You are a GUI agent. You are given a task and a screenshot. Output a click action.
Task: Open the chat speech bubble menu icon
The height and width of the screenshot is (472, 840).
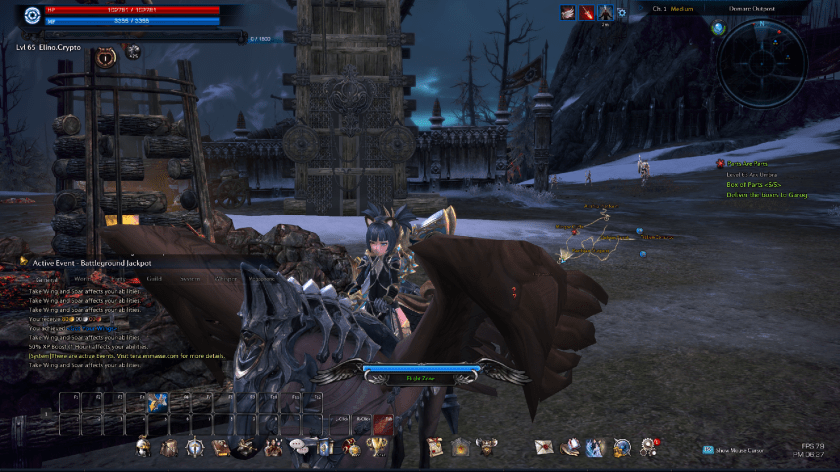tap(297, 446)
